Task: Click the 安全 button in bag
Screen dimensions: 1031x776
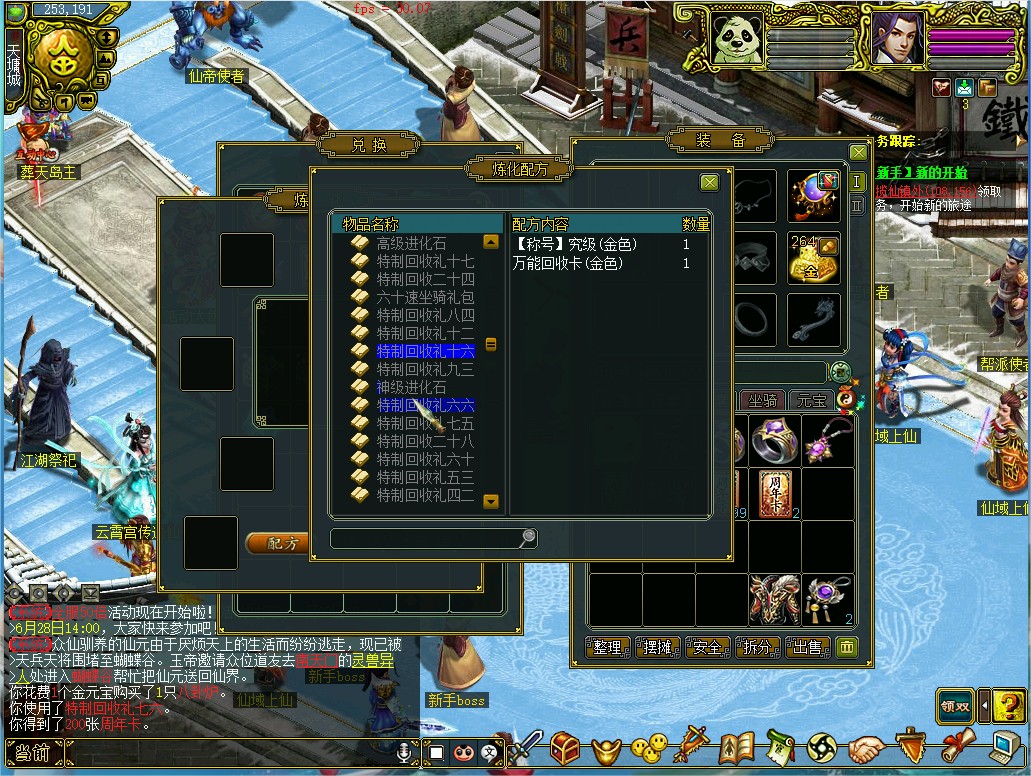Action: click(x=707, y=647)
